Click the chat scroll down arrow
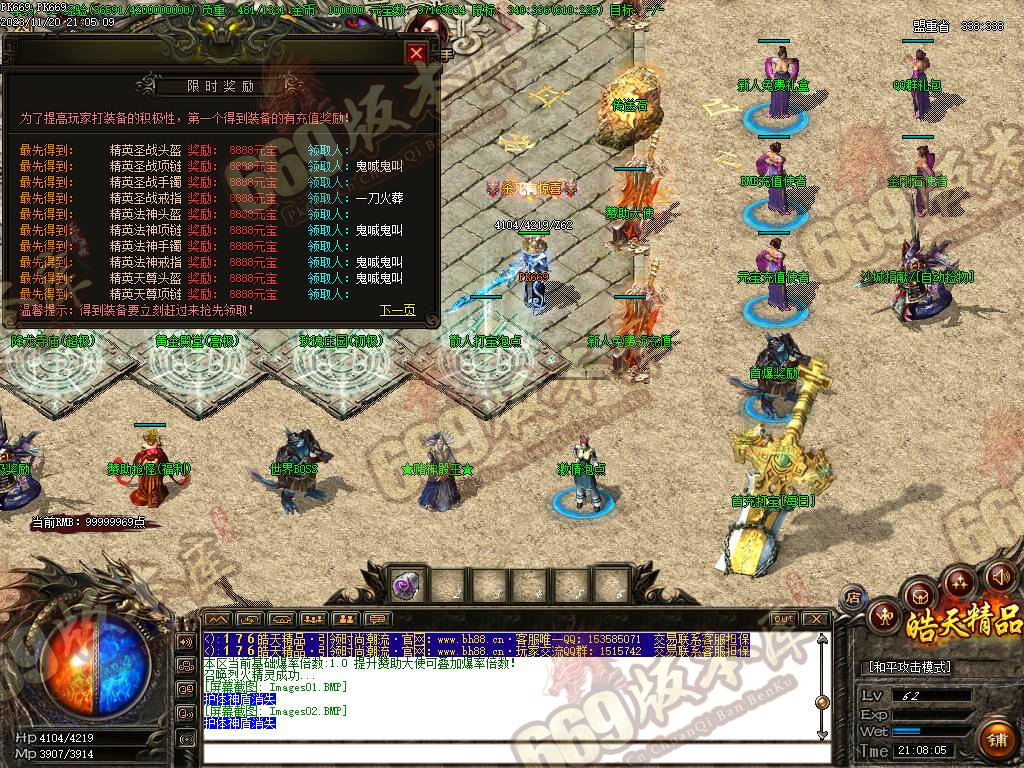Viewport: 1024px width, 768px height. coord(822,735)
